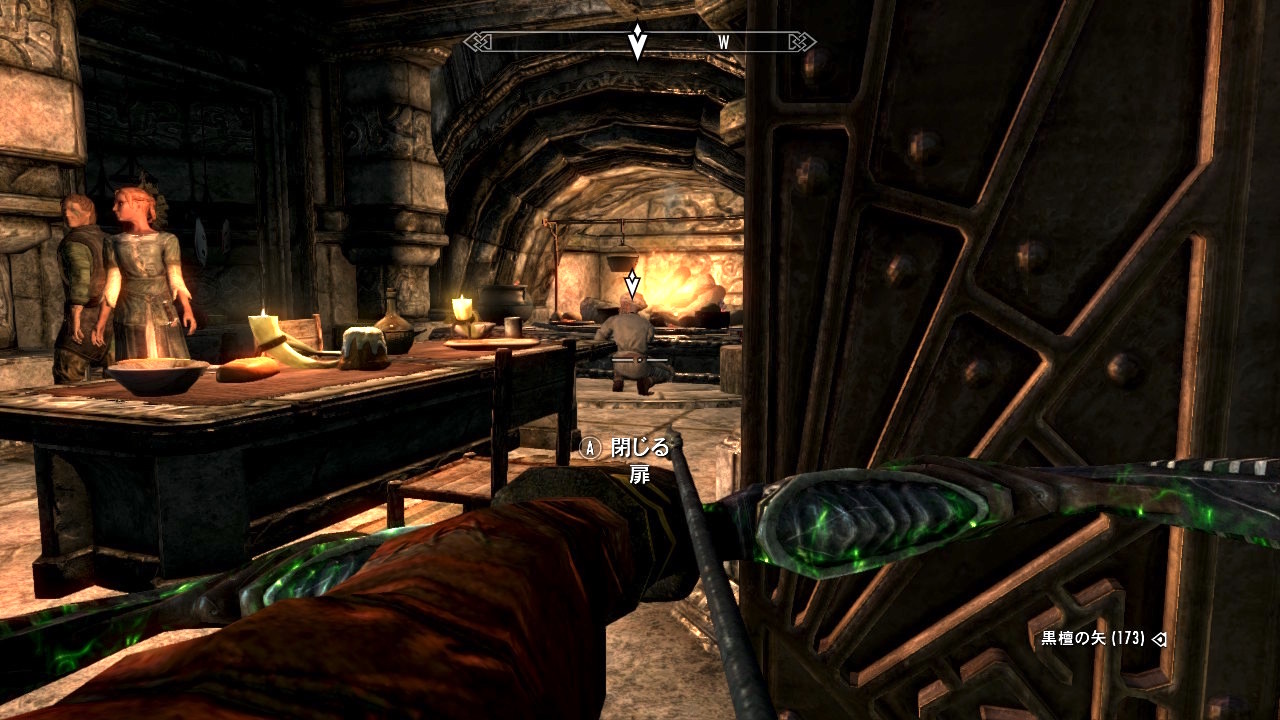Select the quest arrow marker on the compass
This screenshot has height=720, width=1280.
637,41
